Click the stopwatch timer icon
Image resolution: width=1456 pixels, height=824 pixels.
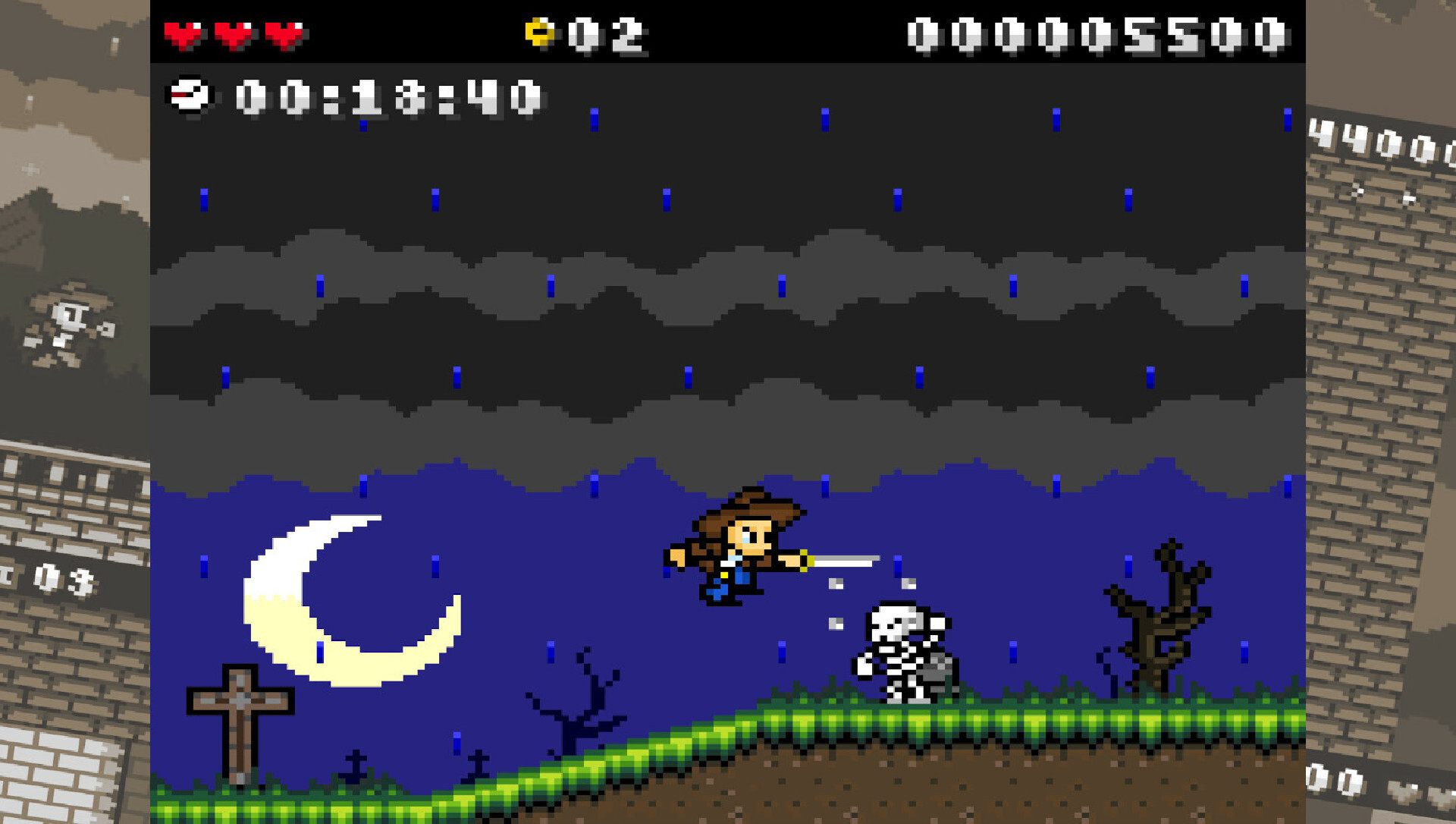tap(192, 94)
